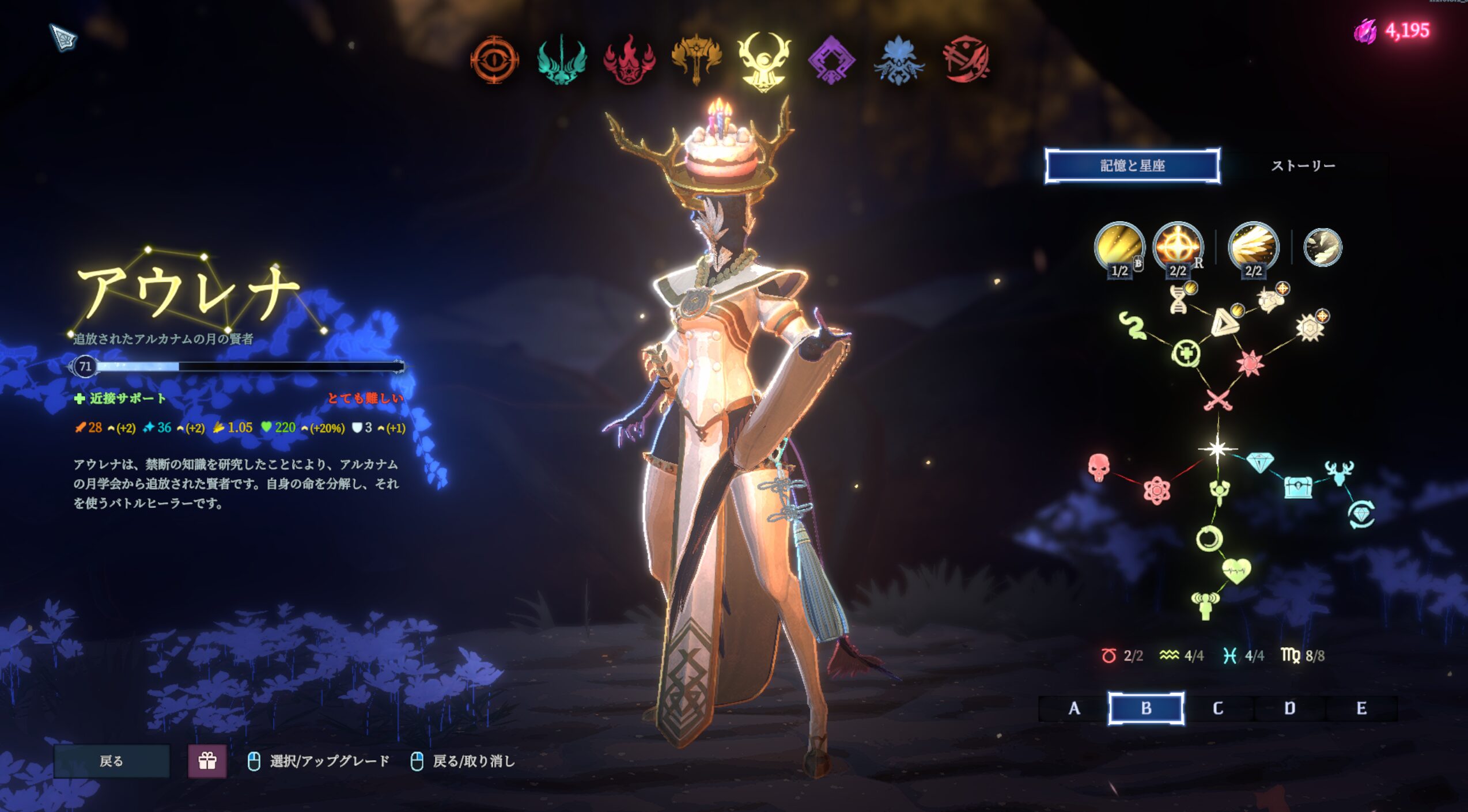
Task: Select loadout preset A
Action: (x=1074, y=708)
